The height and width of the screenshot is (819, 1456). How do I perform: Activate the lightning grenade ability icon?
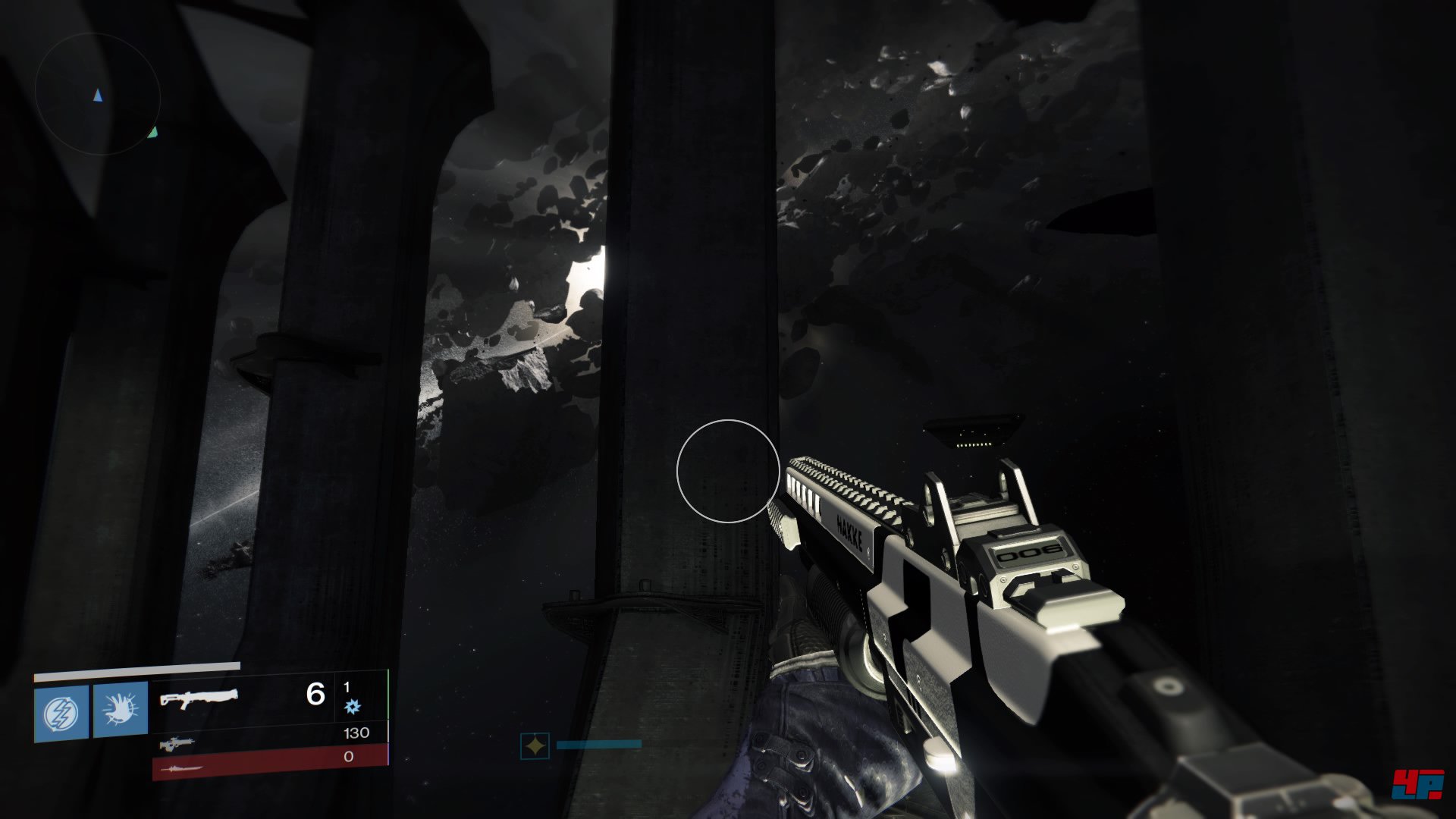coord(61,713)
